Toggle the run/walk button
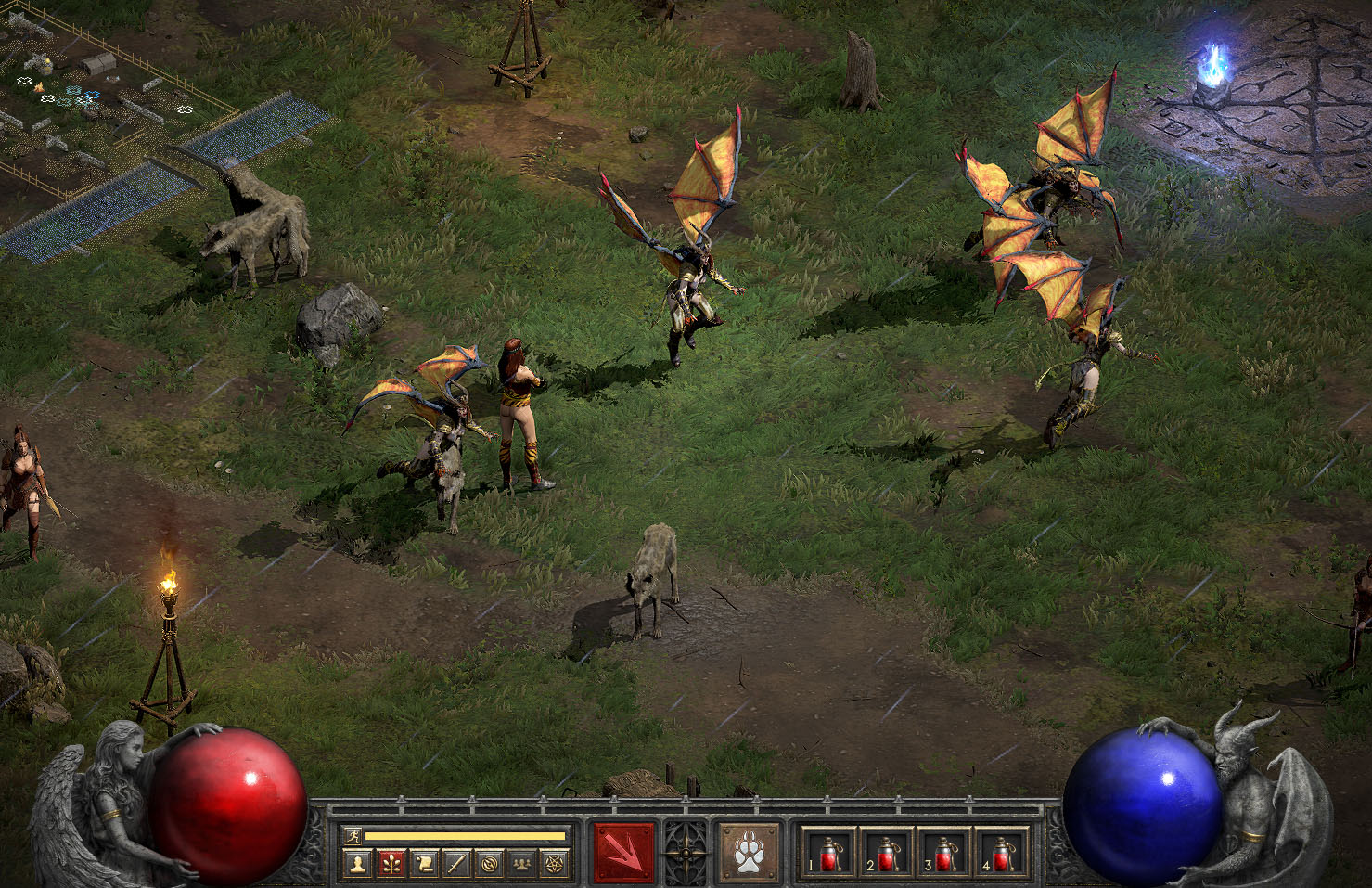 click(x=353, y=836)
